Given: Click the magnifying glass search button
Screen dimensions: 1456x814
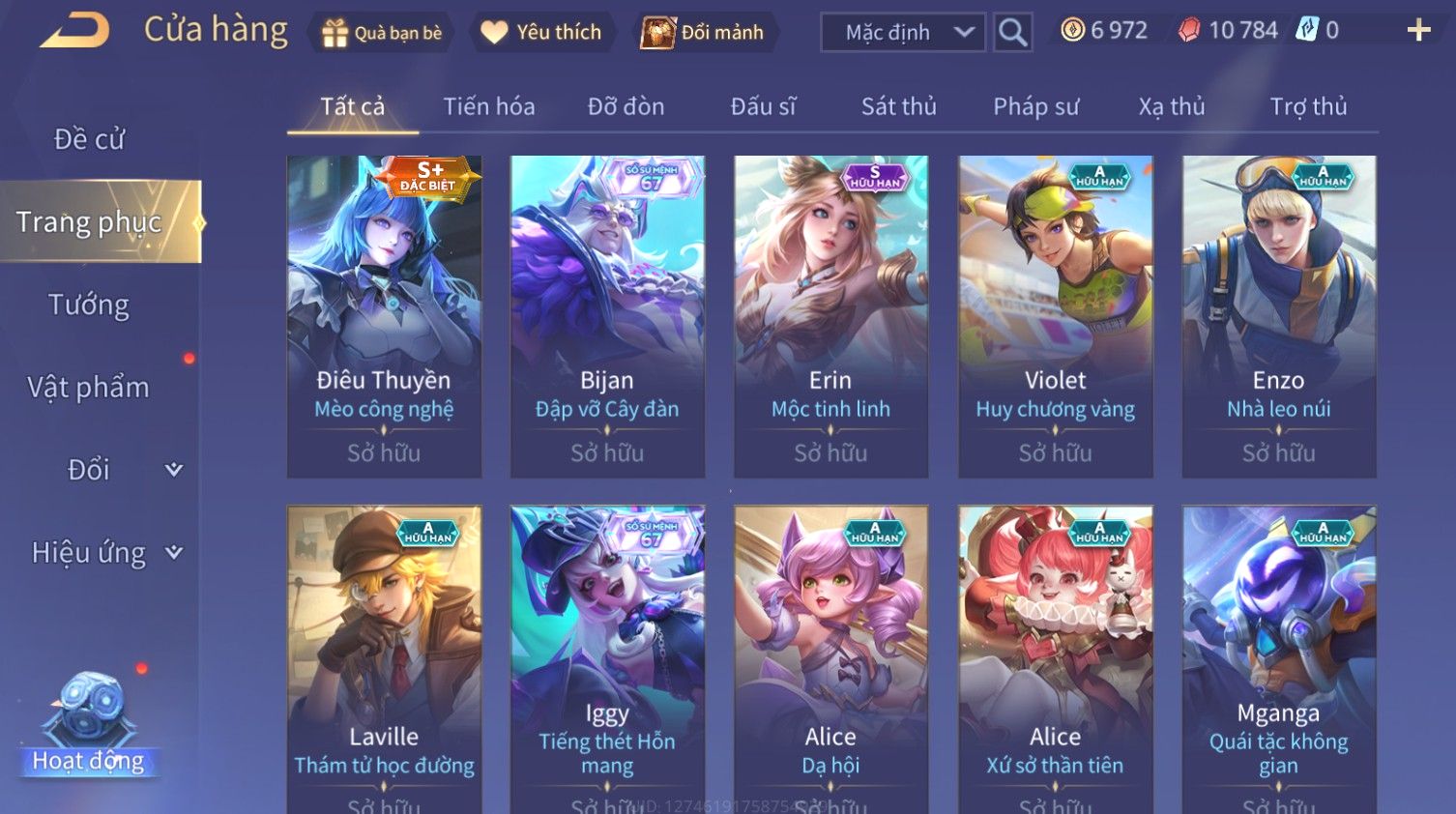Looking at the screenshot, I should 1012,33.
